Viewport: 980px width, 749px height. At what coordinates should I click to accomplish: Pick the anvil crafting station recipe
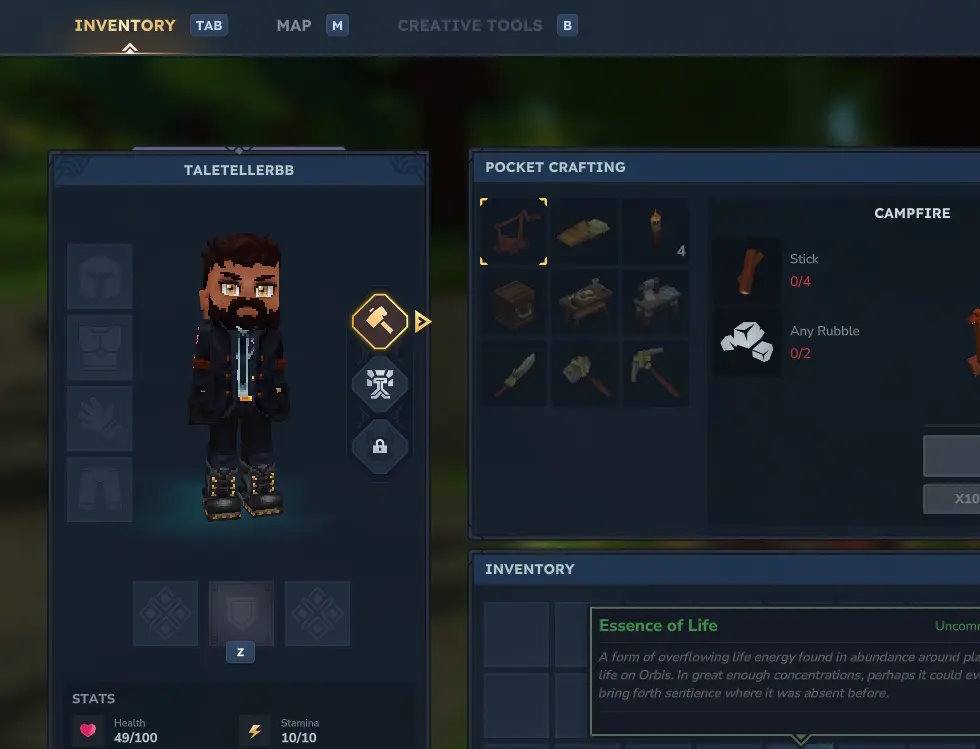pos(656,302)
